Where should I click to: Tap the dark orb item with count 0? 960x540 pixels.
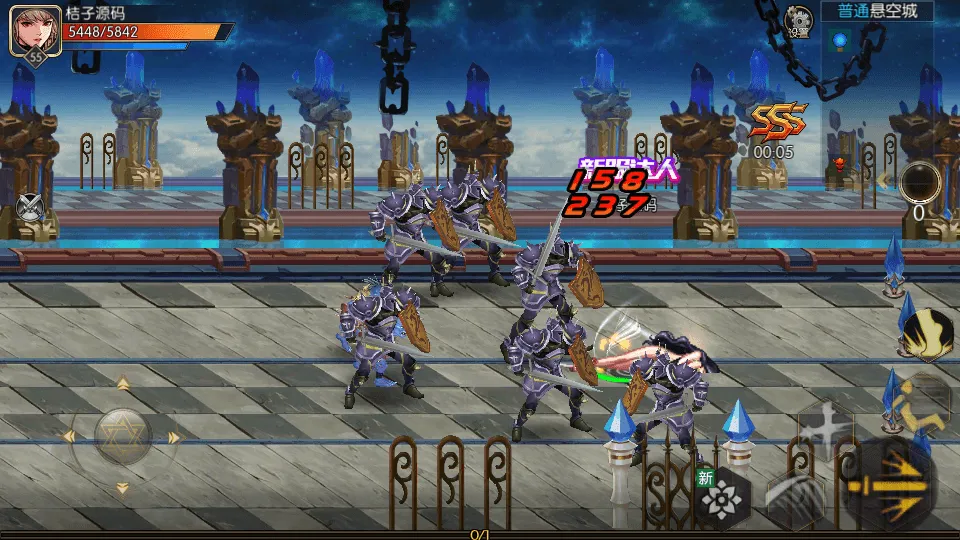click(x=919, y=184)
